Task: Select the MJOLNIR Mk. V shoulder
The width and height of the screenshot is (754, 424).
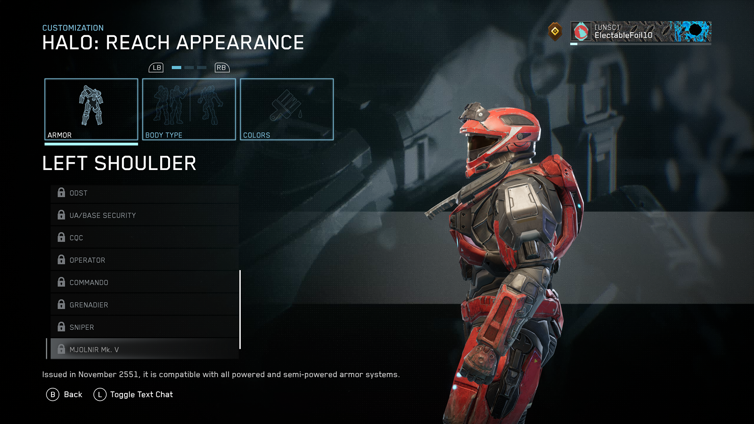Action: (x=144, y=349)
